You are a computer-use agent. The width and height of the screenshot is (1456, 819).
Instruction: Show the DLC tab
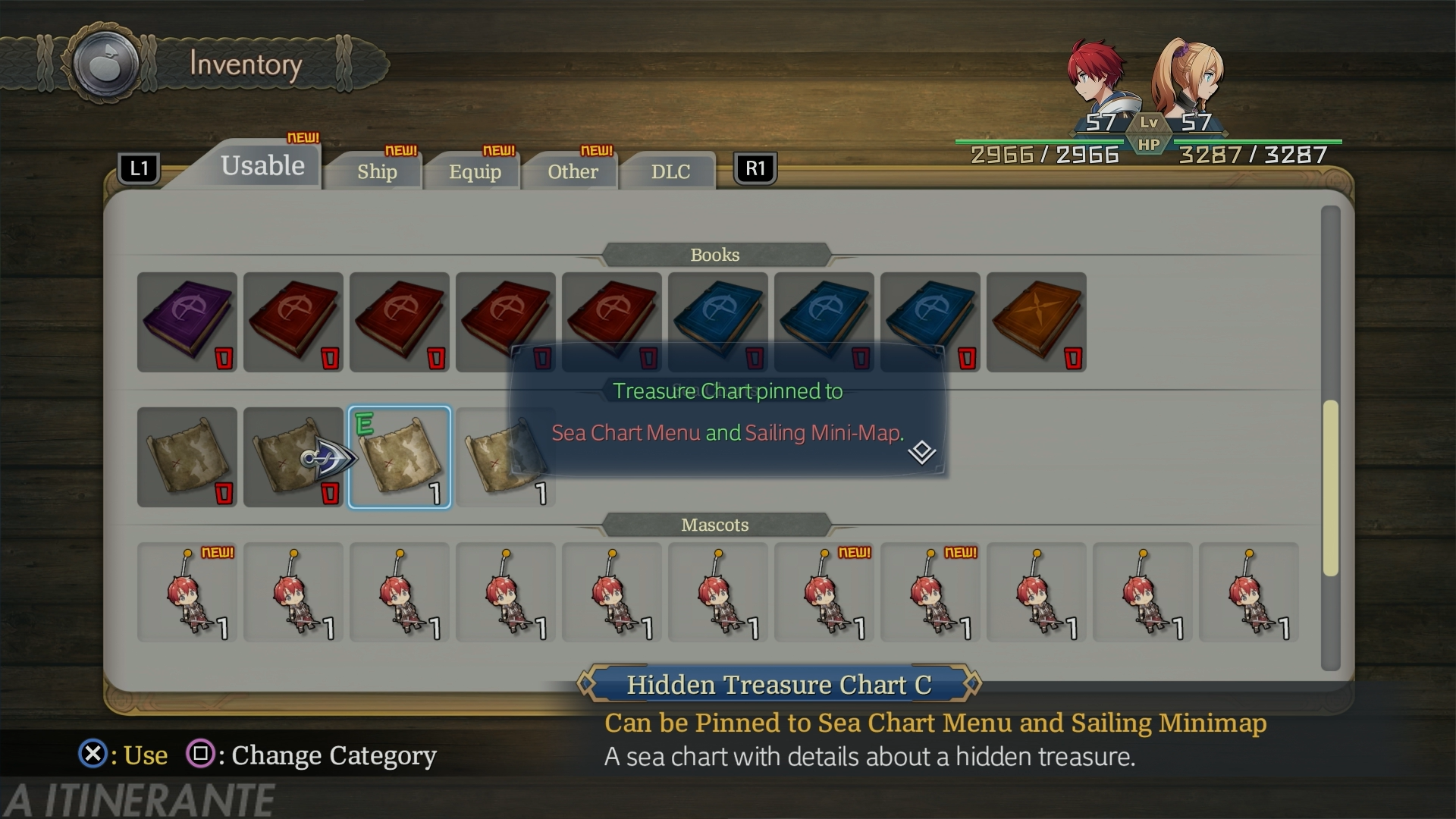(x=670, y=171)
